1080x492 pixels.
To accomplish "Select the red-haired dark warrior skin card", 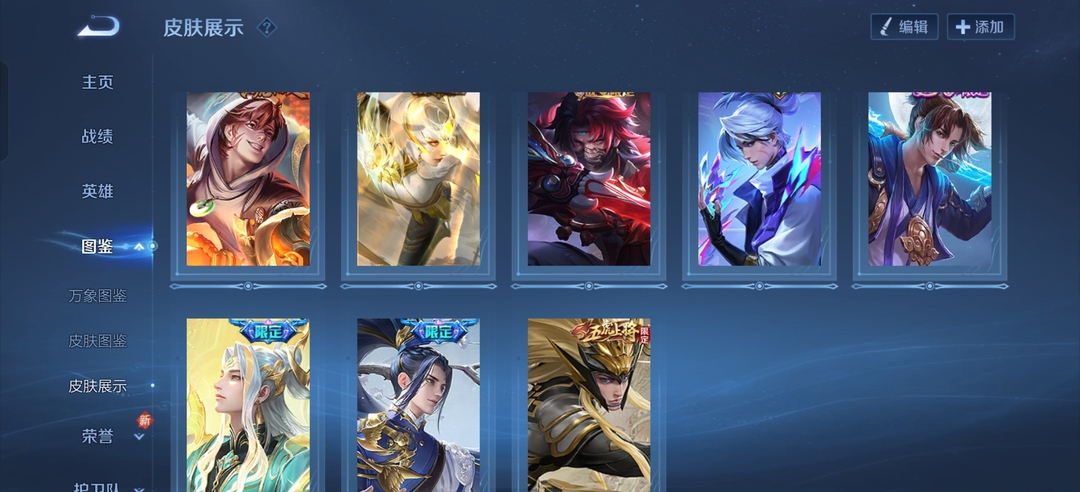I will (589, 179).
